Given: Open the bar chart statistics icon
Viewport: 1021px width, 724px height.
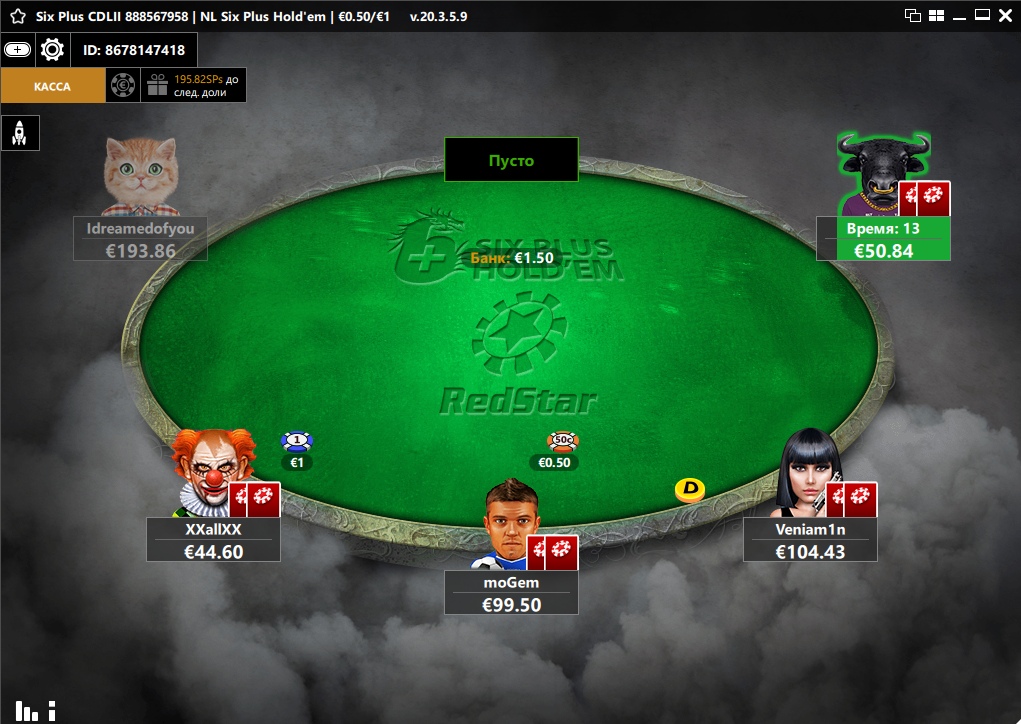Looking at the screenshot, I should [27, 711].
